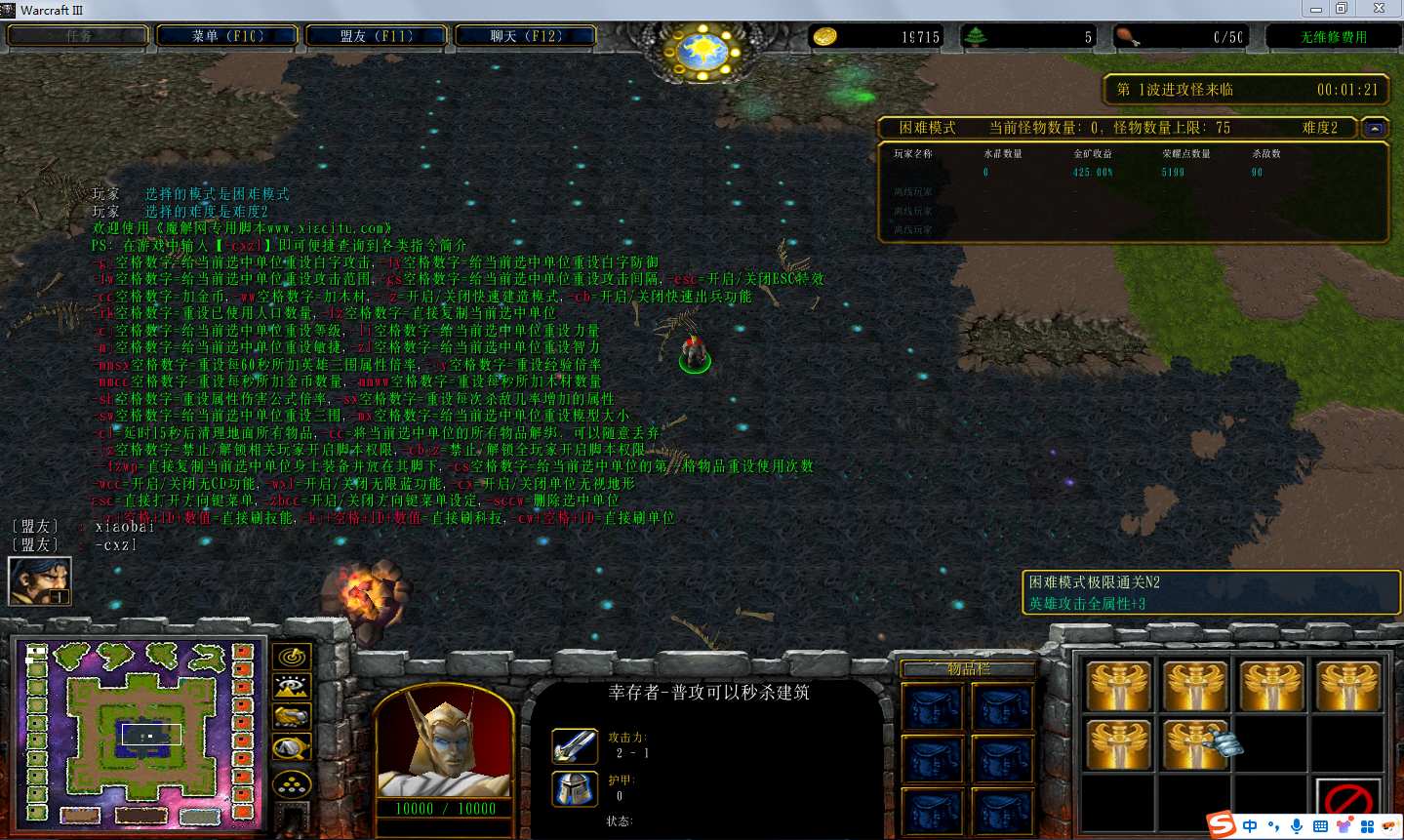Toggle the 中 input language button
This screenshot has width=1404, height=840.
(x=1250, y=826)
